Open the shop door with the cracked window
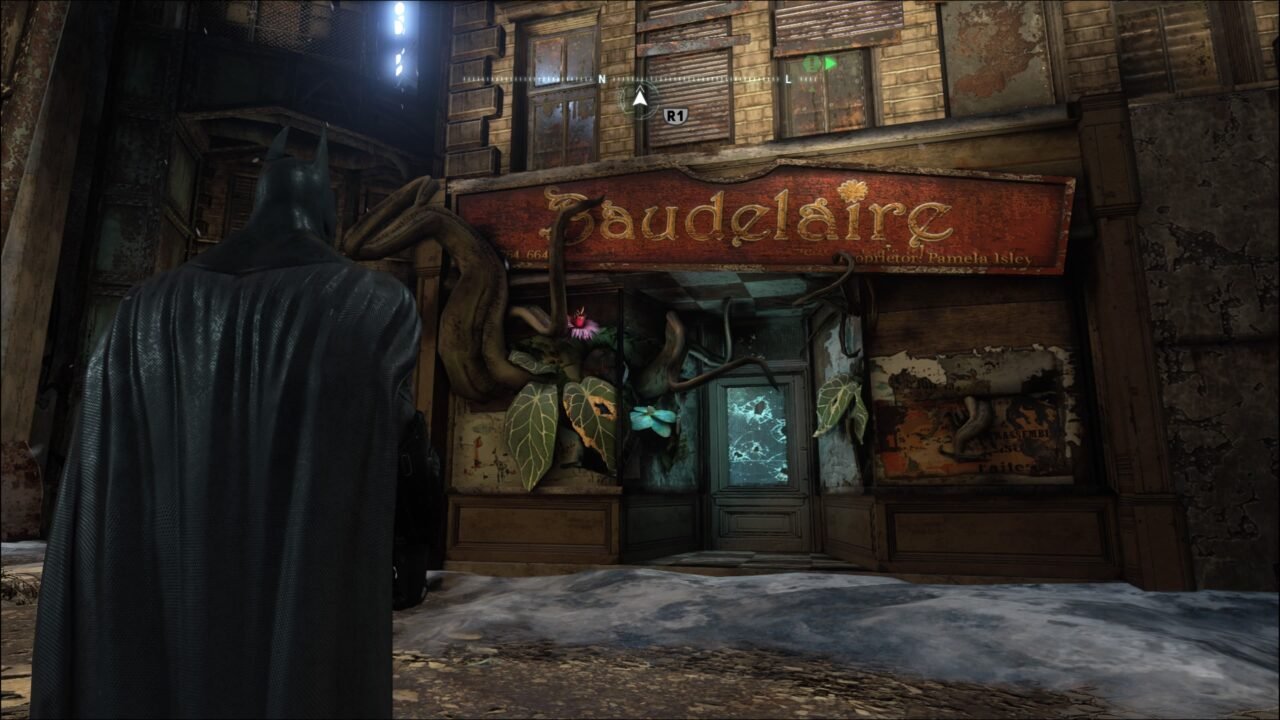The width and height of the screenshot is (1280, 720). click(x=757, y=435)
